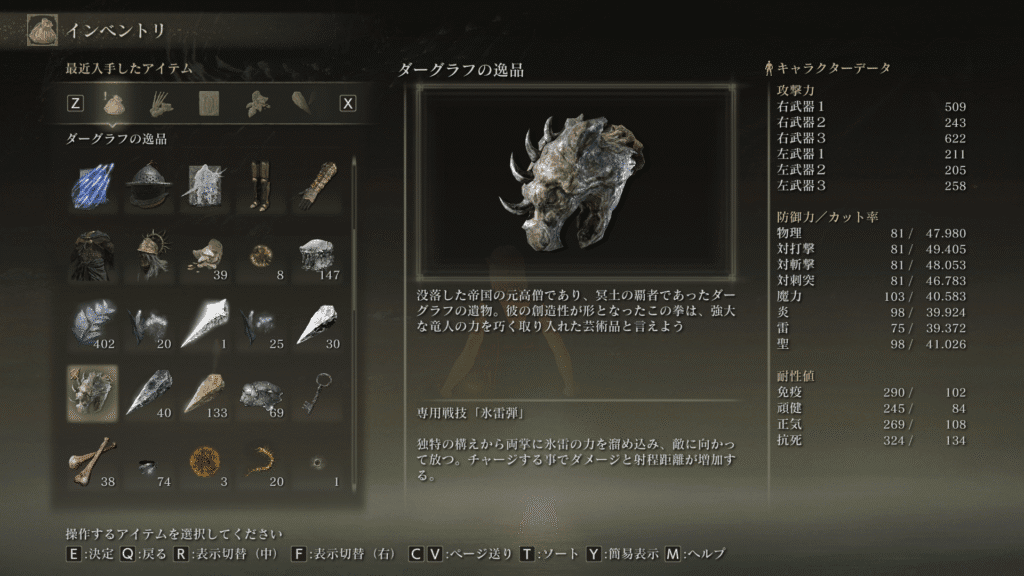Select the highlighted Dargraff masterpiece fist slot
1024x576 pixels.
click(x=92, y=390)
